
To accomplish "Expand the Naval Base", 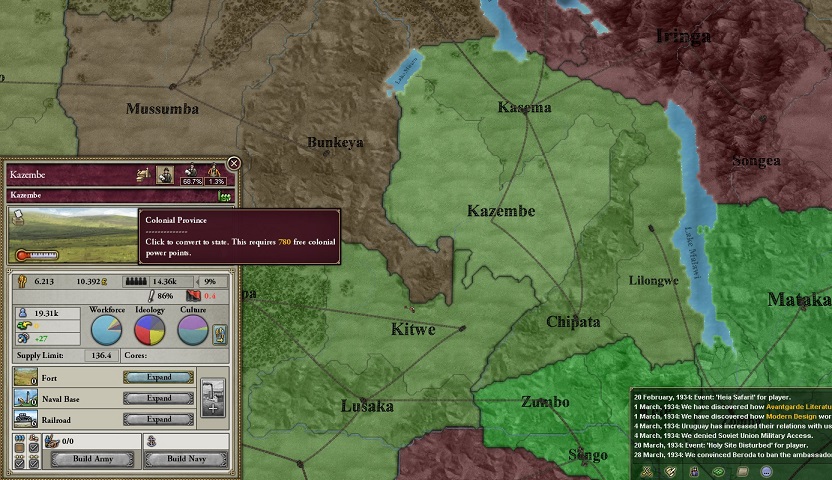I will coord(159,398).
